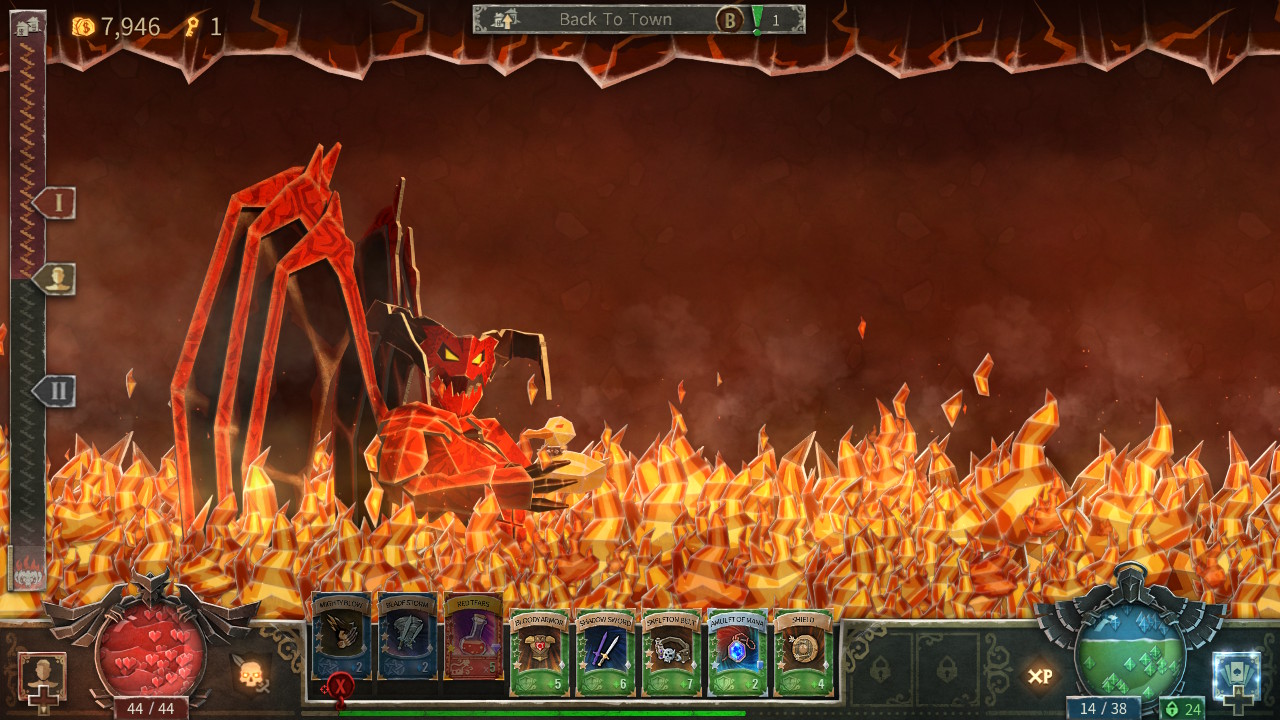This screenshot has width=1280, height=720.
Task: Choose the Amulet of Mana card
Action: (x=738, y=652)
